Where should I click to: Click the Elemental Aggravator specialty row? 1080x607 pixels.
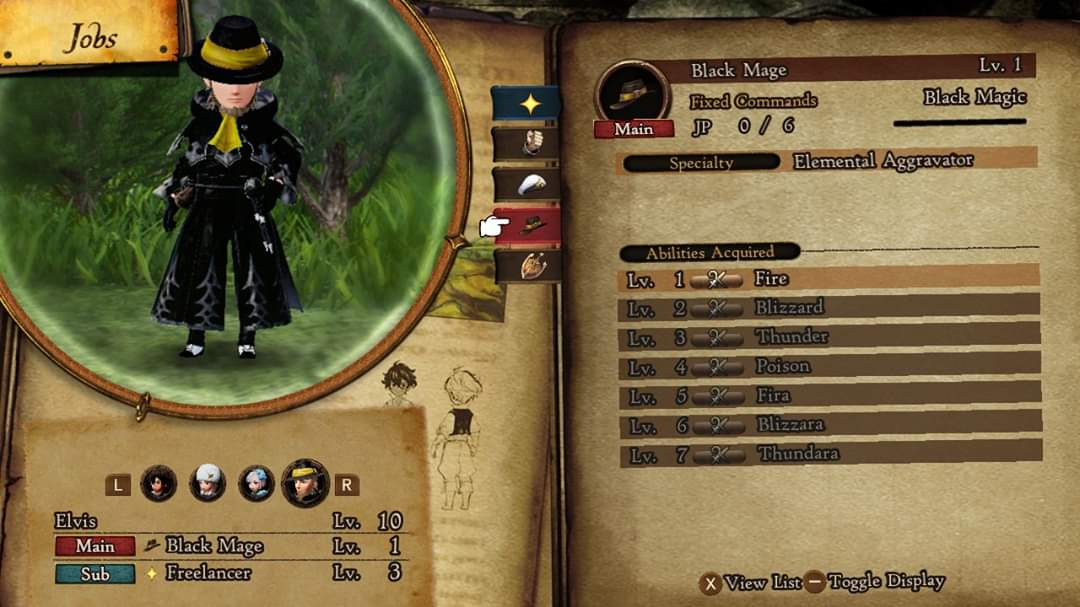point(828,161)
